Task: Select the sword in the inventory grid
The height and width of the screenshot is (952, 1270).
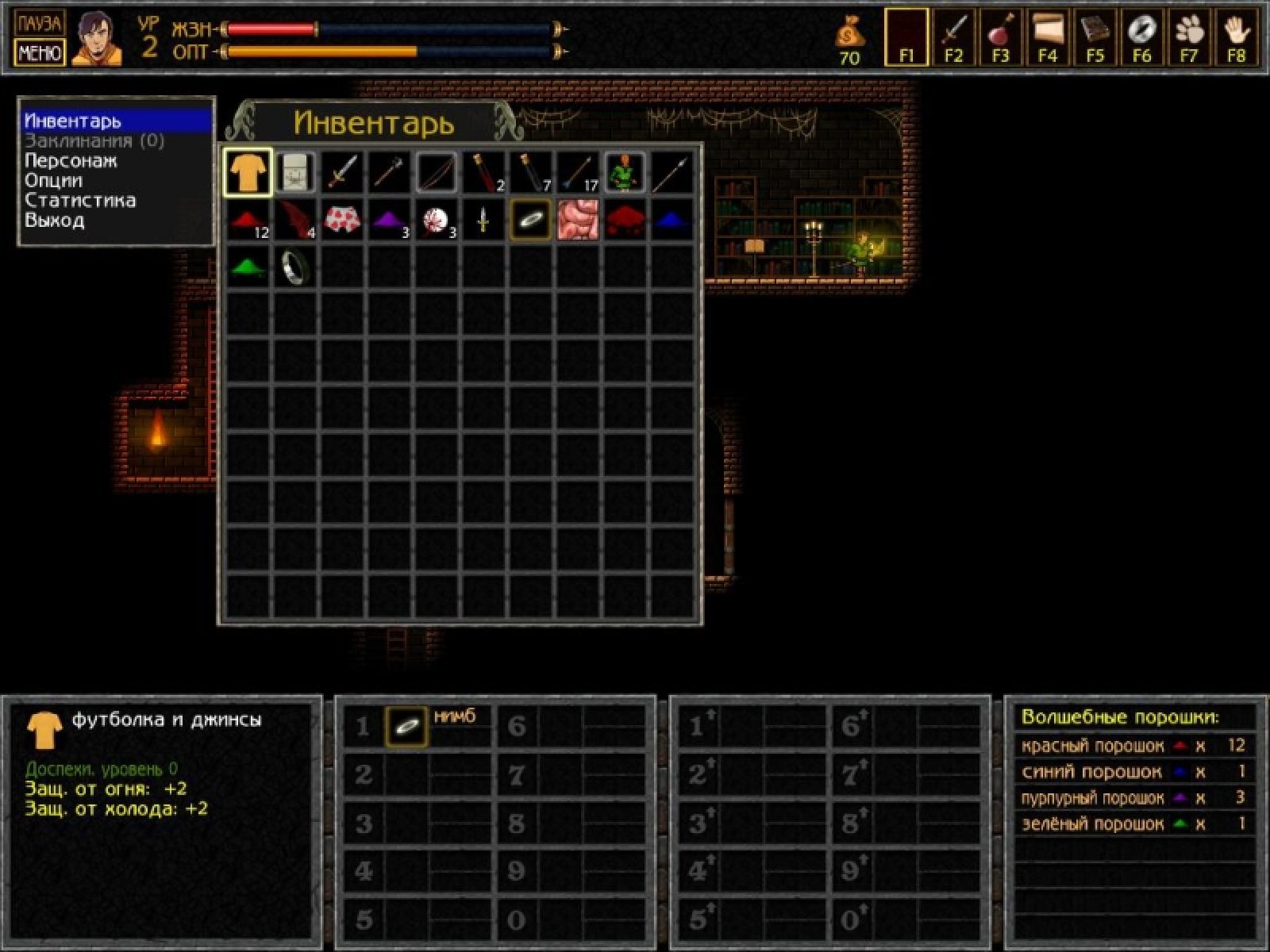Action: coord(342,172)
